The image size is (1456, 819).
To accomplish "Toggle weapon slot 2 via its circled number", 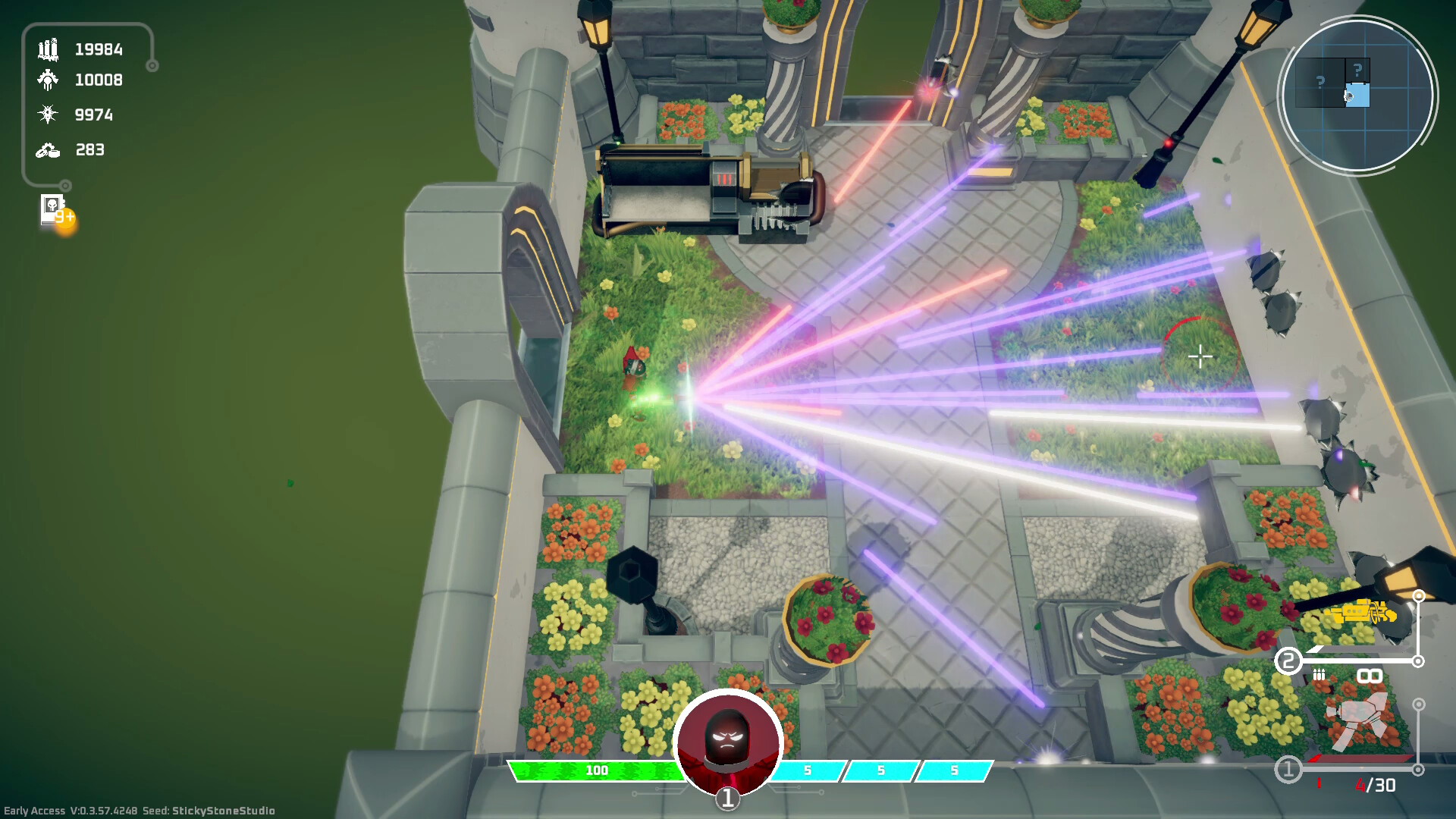I will coord(1288,659).
